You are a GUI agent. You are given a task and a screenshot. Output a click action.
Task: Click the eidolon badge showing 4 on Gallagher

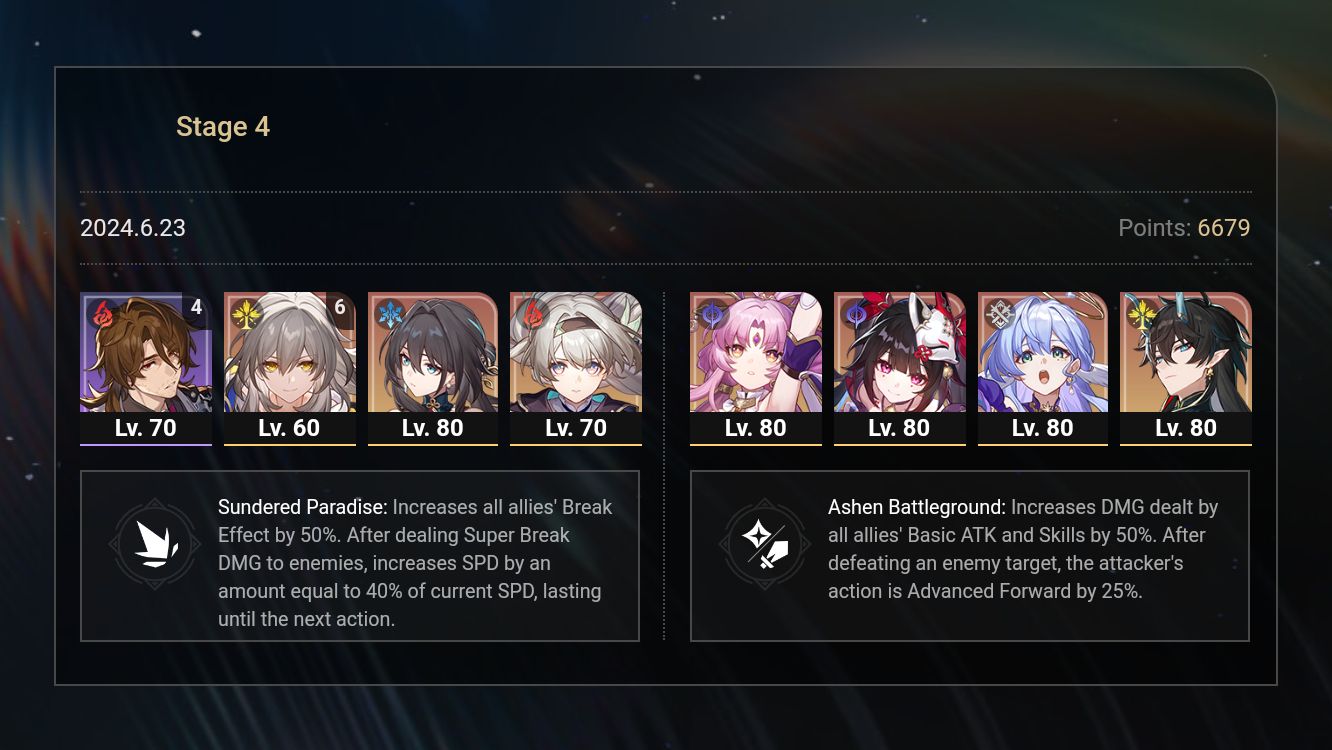(197, 308)
